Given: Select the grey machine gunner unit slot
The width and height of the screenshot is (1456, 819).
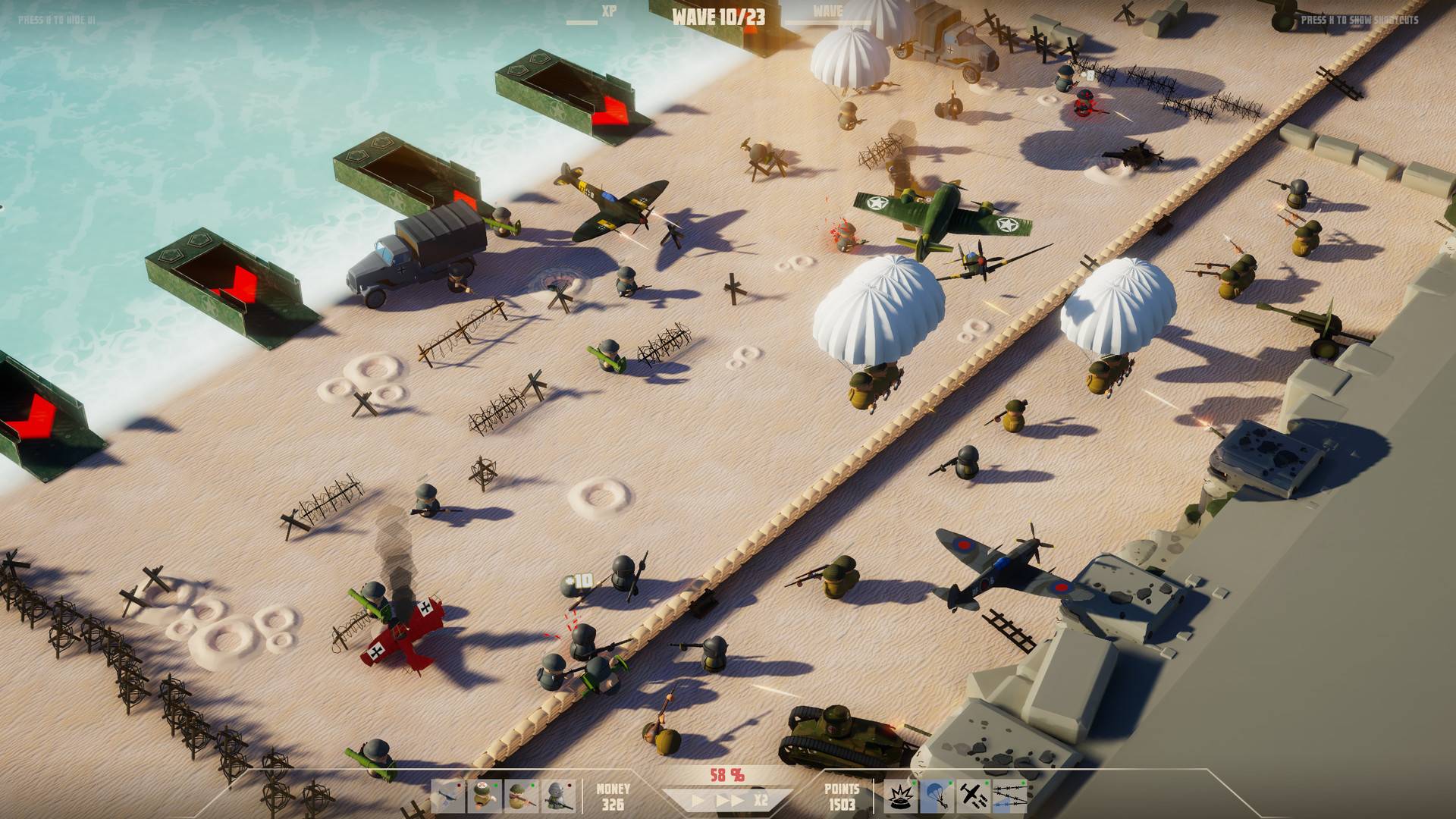Looking at the screenshot, I should [557, 797].
